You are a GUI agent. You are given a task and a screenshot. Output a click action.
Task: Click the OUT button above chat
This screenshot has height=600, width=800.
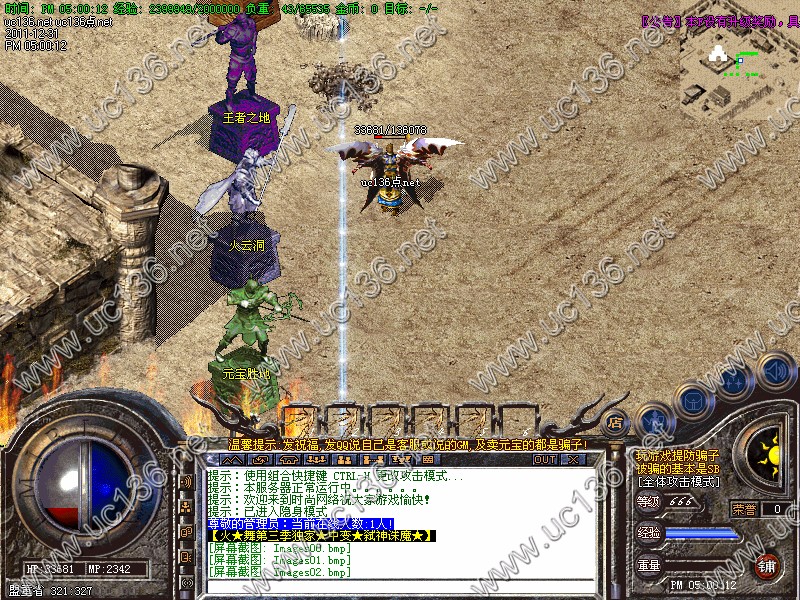click(544, 459)
